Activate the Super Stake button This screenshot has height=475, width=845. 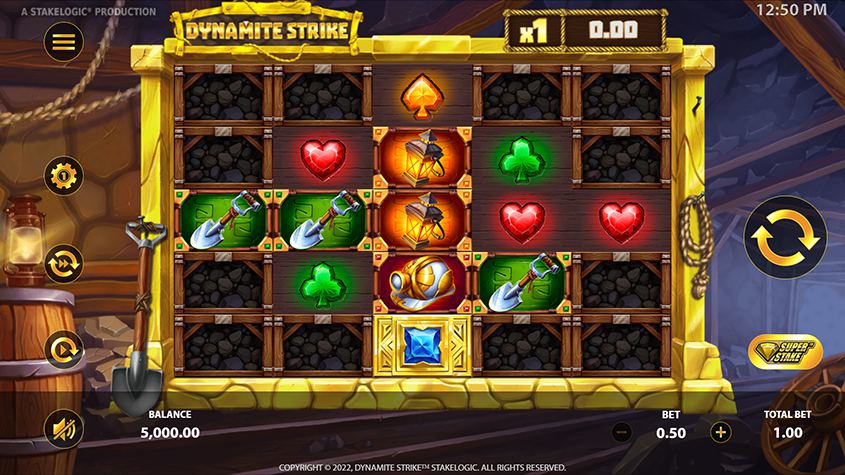pyautogui.click(x=785, y=352)
